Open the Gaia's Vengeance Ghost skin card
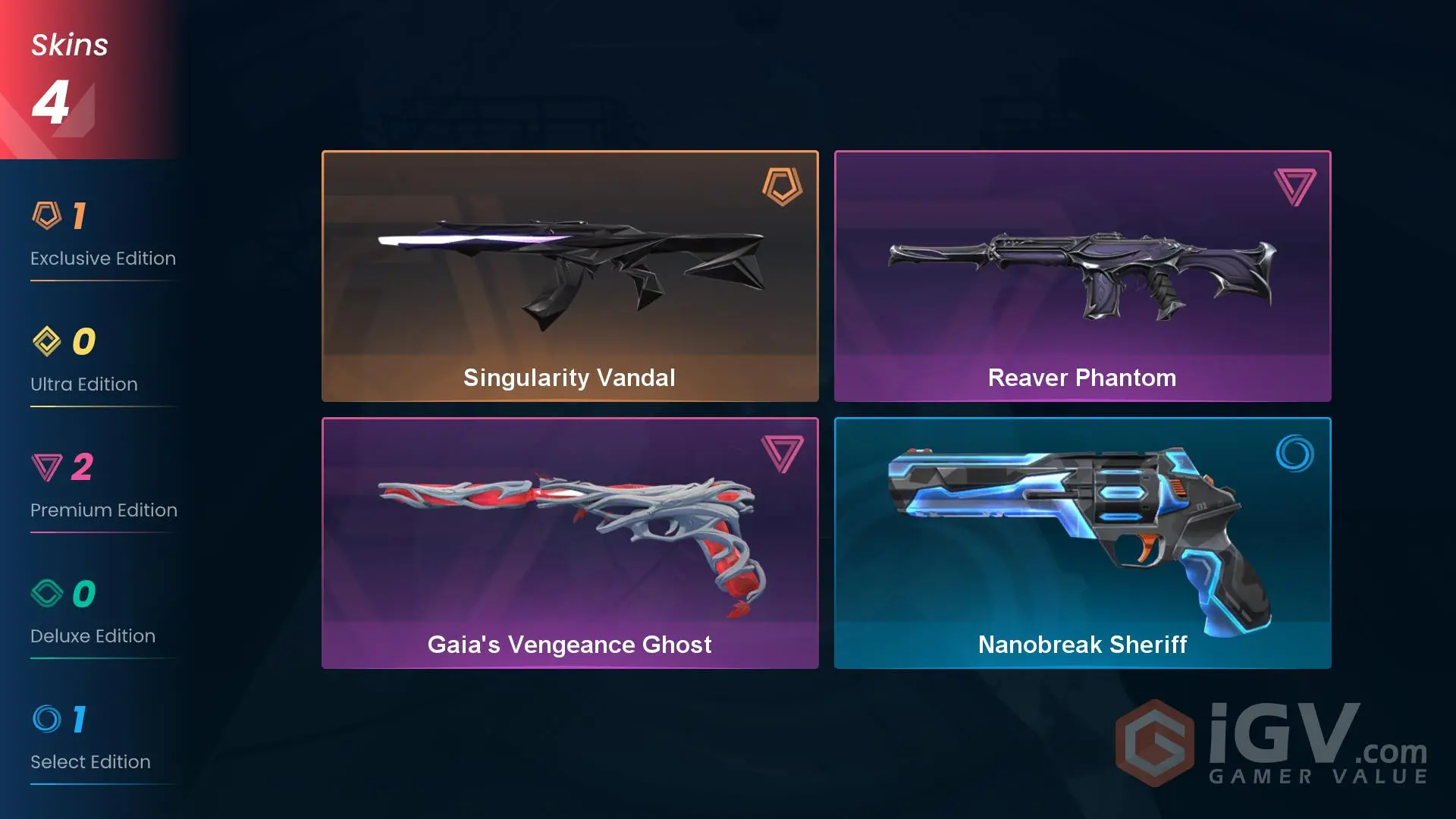 pyautogui.click(x=570, y=542)
